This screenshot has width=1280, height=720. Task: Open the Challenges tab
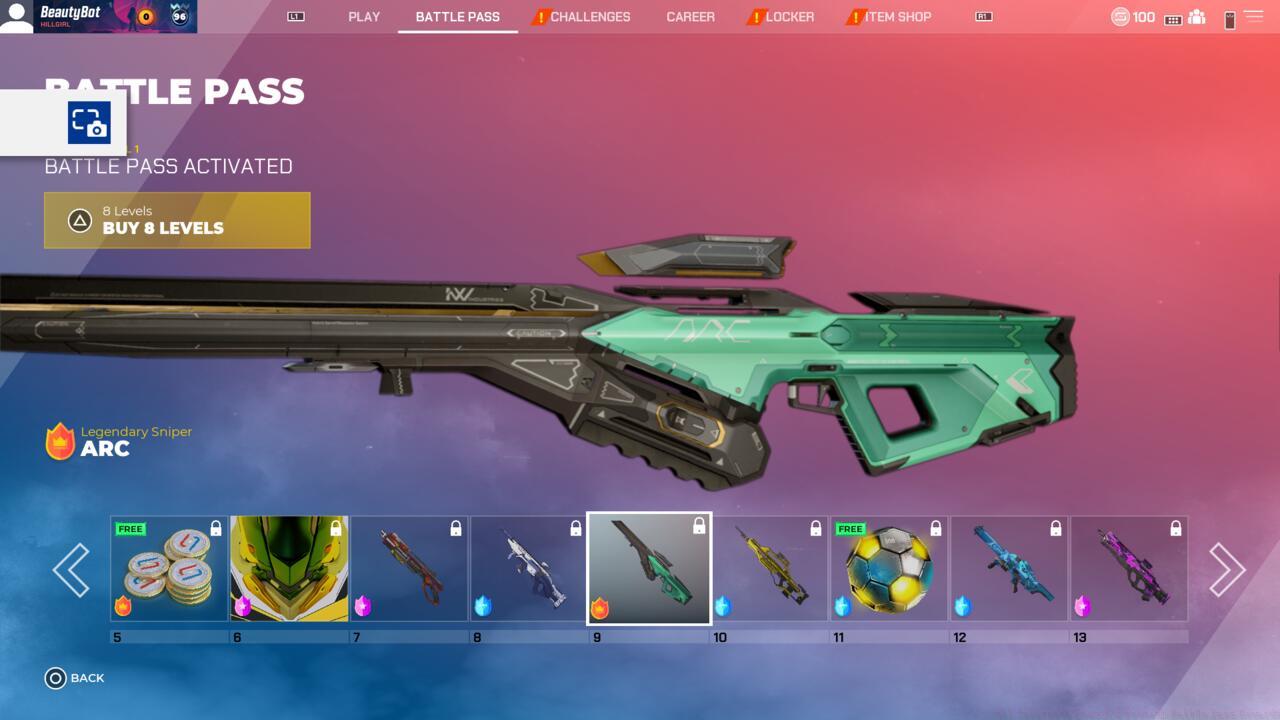(589, 17)
